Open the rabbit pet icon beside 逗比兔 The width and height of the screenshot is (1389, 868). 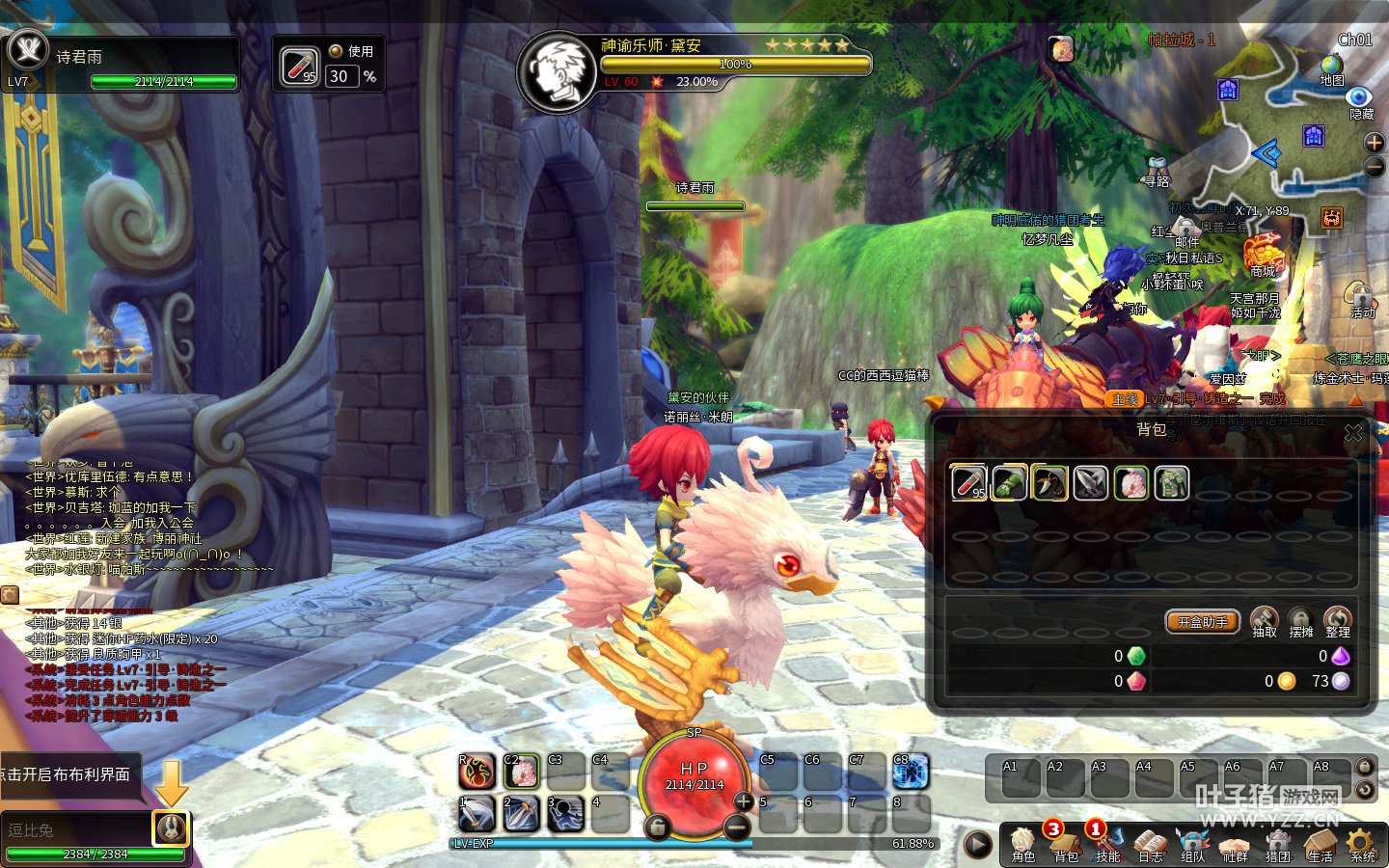tap(171, 828)
